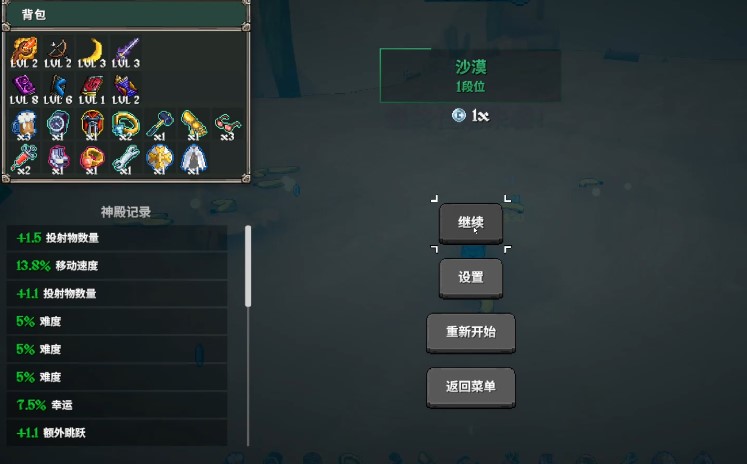
Task: Choose the purple sword weapon
Action: tap(126, 49)
